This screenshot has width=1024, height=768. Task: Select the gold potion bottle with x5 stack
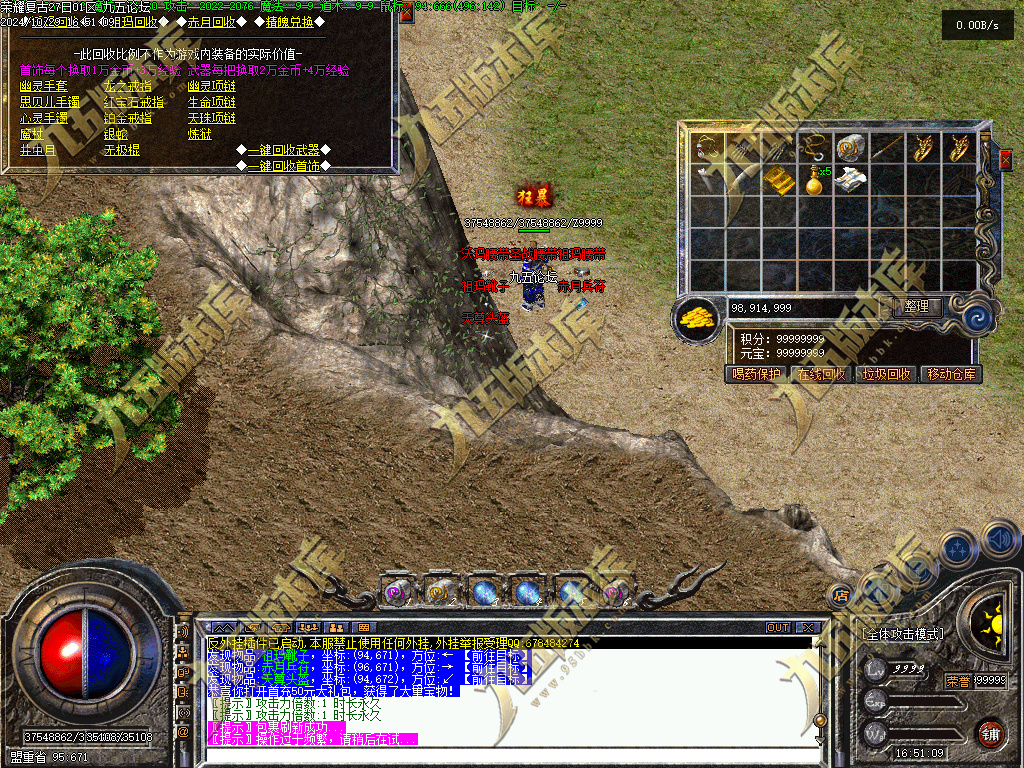coord(815,181)
